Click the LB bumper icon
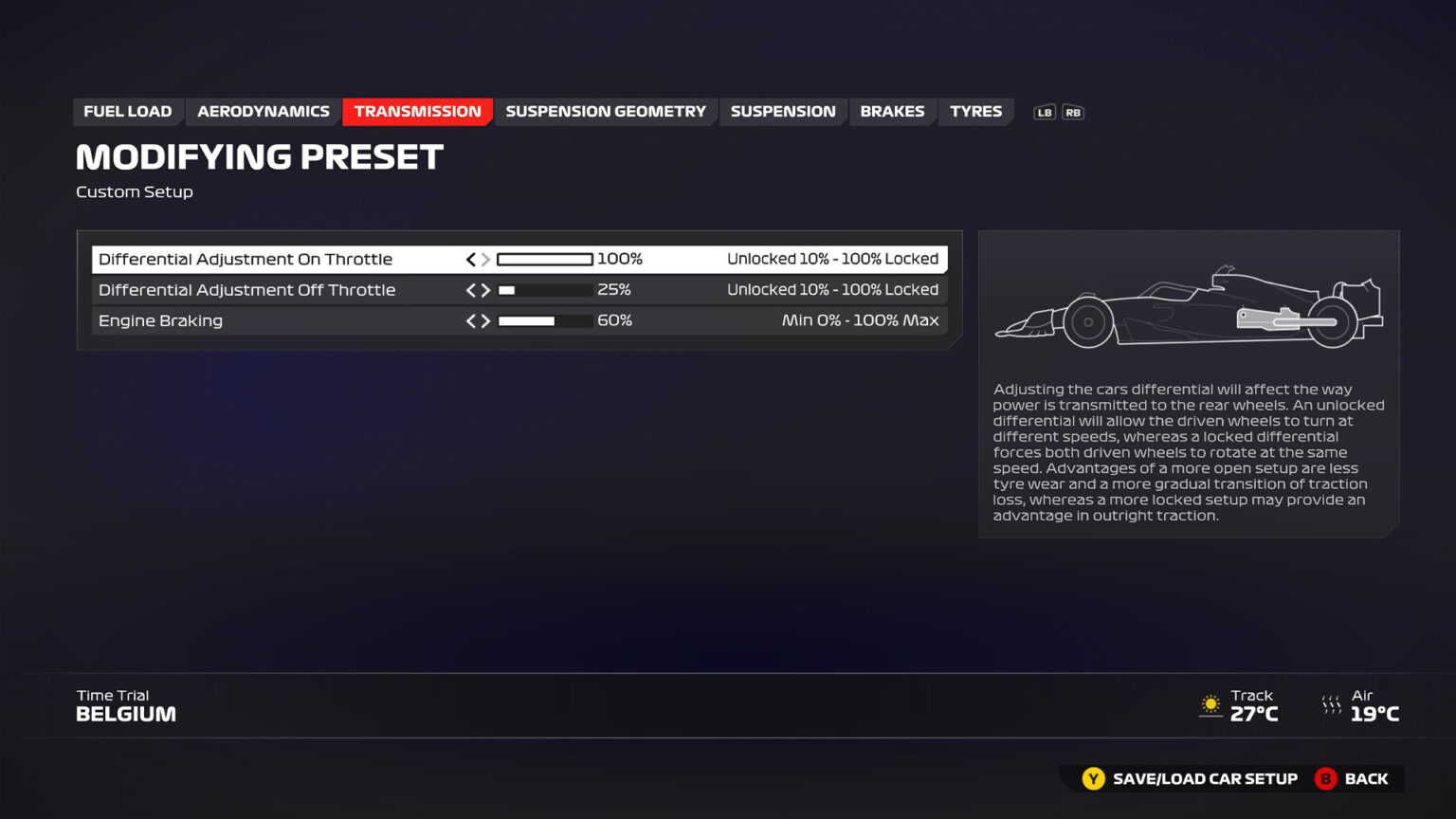This screenshot has height=819, width=1456. coord(1044,112)
